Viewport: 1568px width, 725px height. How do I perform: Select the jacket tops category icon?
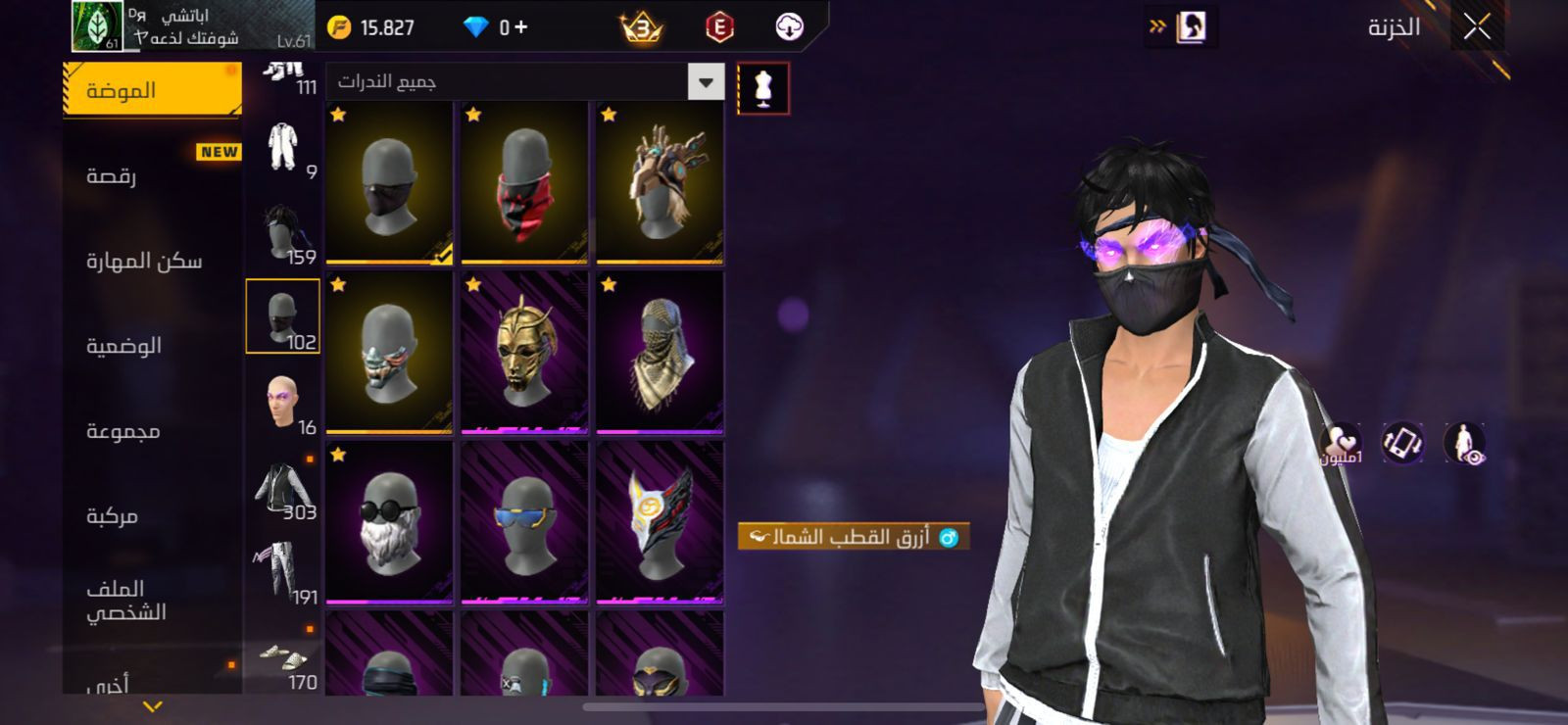click(283, 488)
